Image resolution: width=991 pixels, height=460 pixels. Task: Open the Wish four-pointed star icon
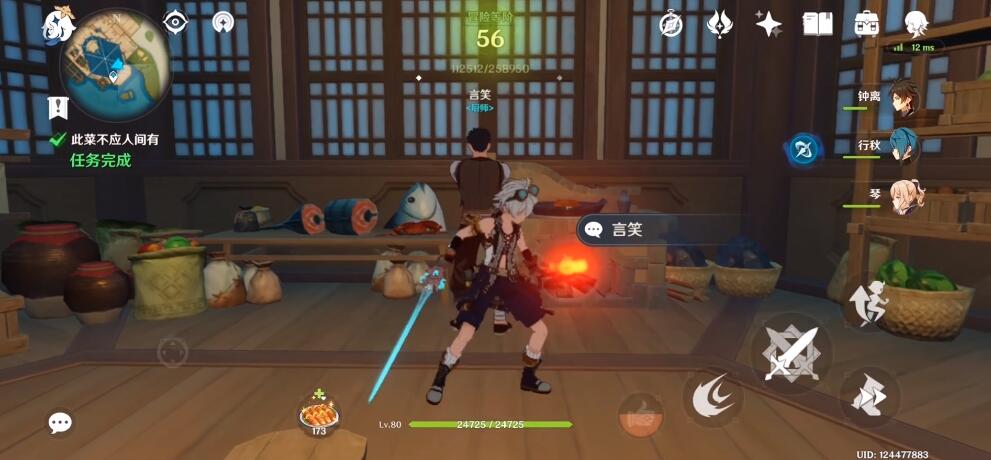[x=768, y=24]
